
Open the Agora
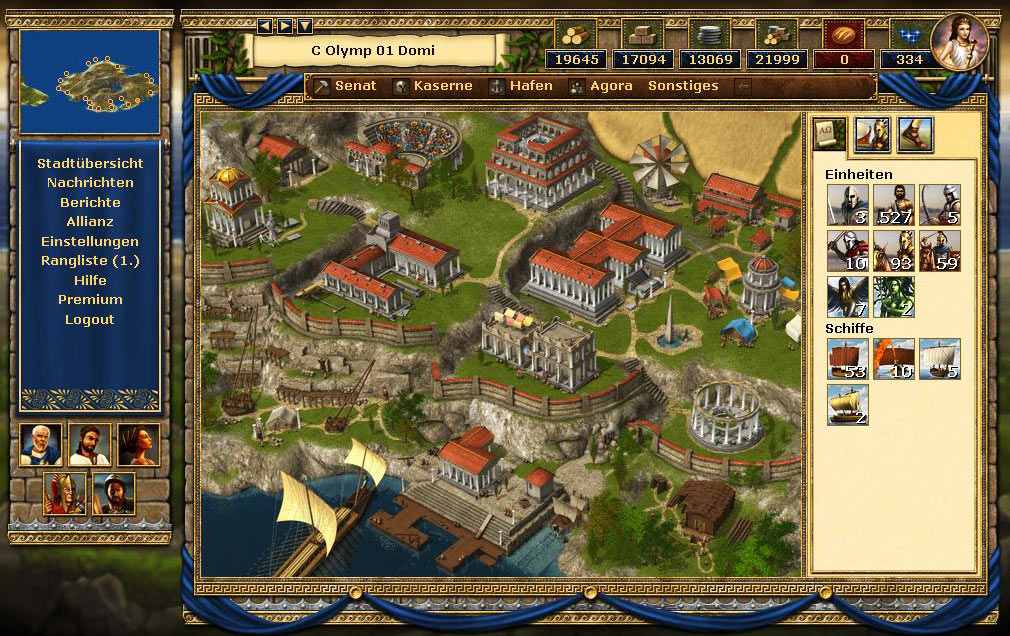[x=601, y=86]
